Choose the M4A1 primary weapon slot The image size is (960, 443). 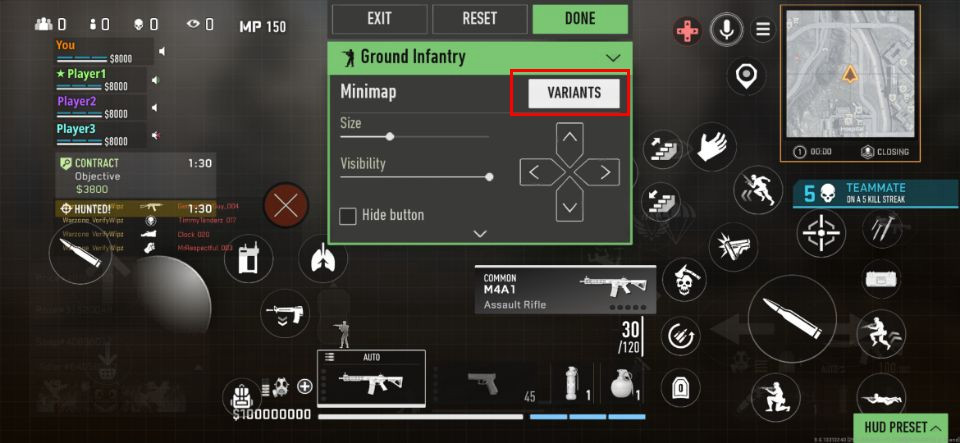click(x=372, y=379)
